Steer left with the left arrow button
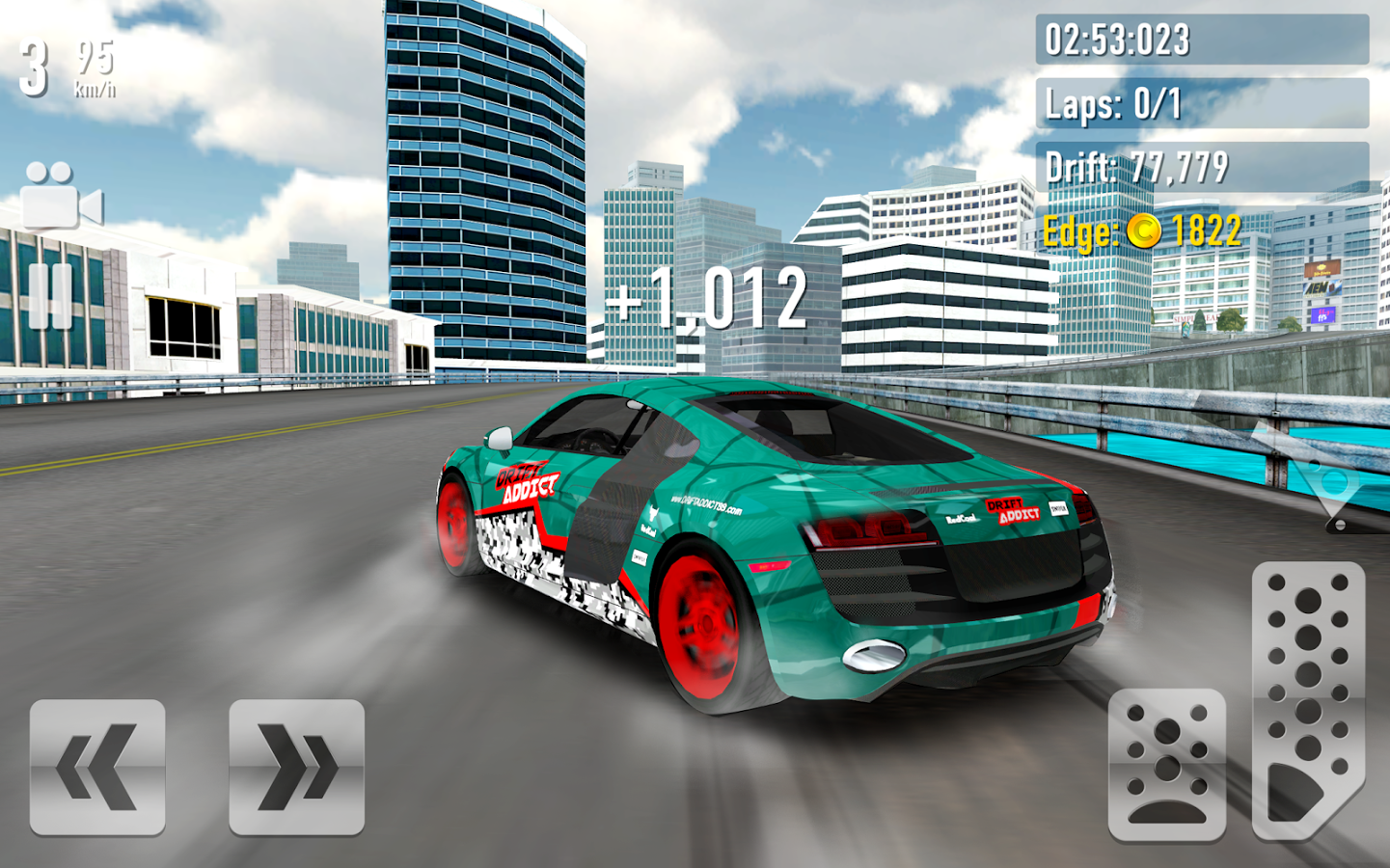 click(x=97, y=767)
